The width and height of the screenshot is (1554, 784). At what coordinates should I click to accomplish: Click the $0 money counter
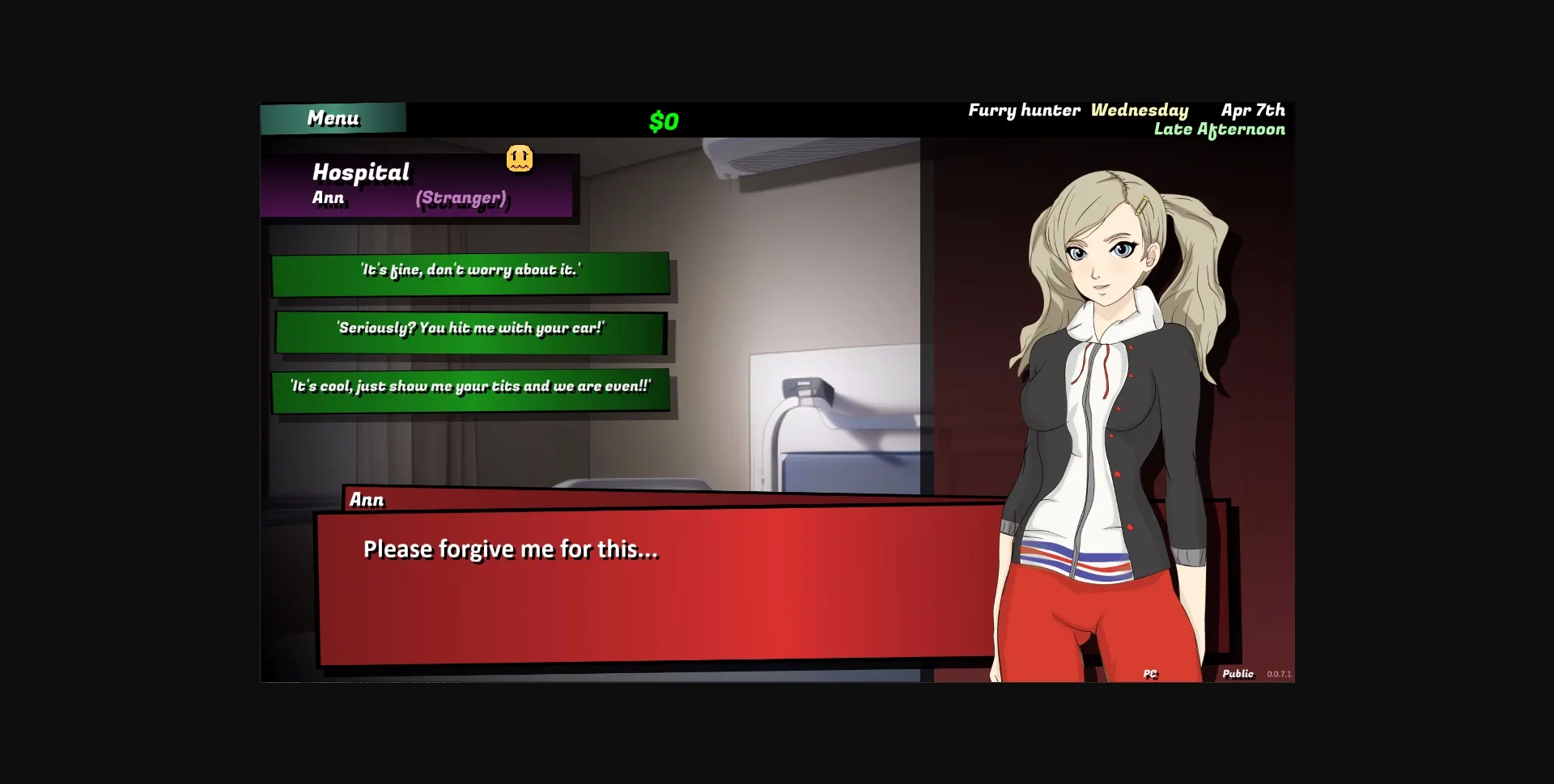coord(663,121)
